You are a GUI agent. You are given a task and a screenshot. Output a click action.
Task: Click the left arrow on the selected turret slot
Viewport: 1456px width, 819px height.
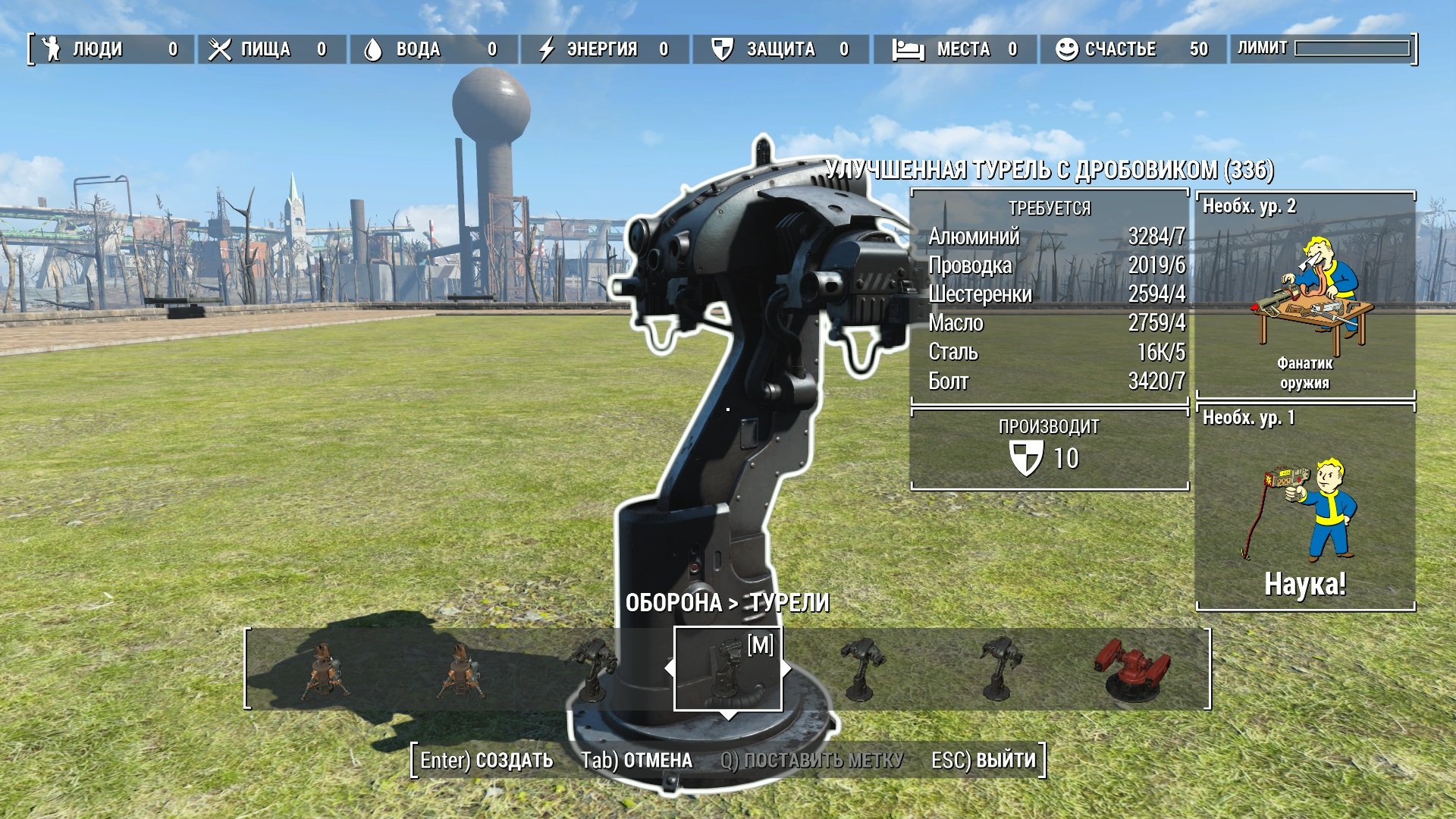668,669
